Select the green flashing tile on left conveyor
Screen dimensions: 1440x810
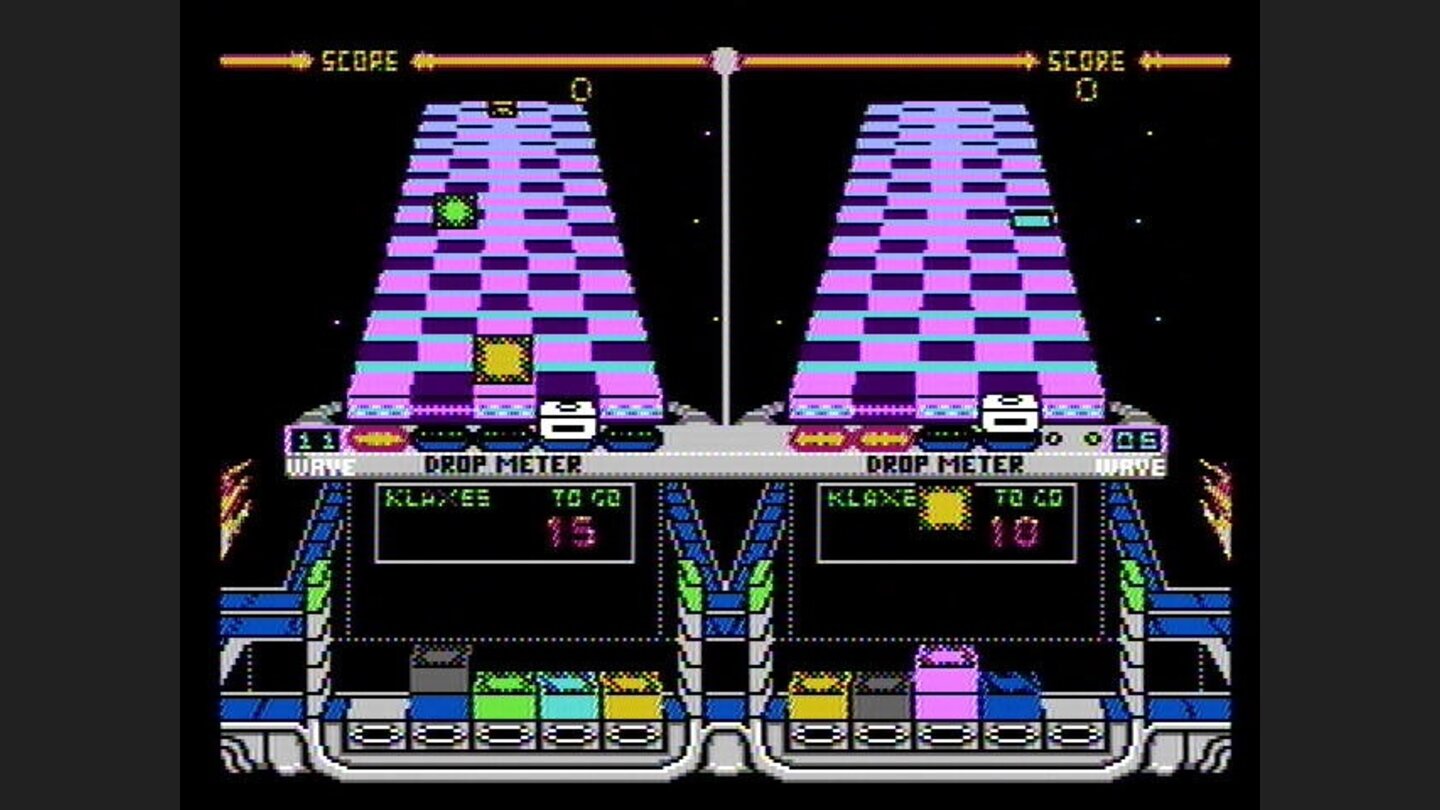(x=455, y=210)
